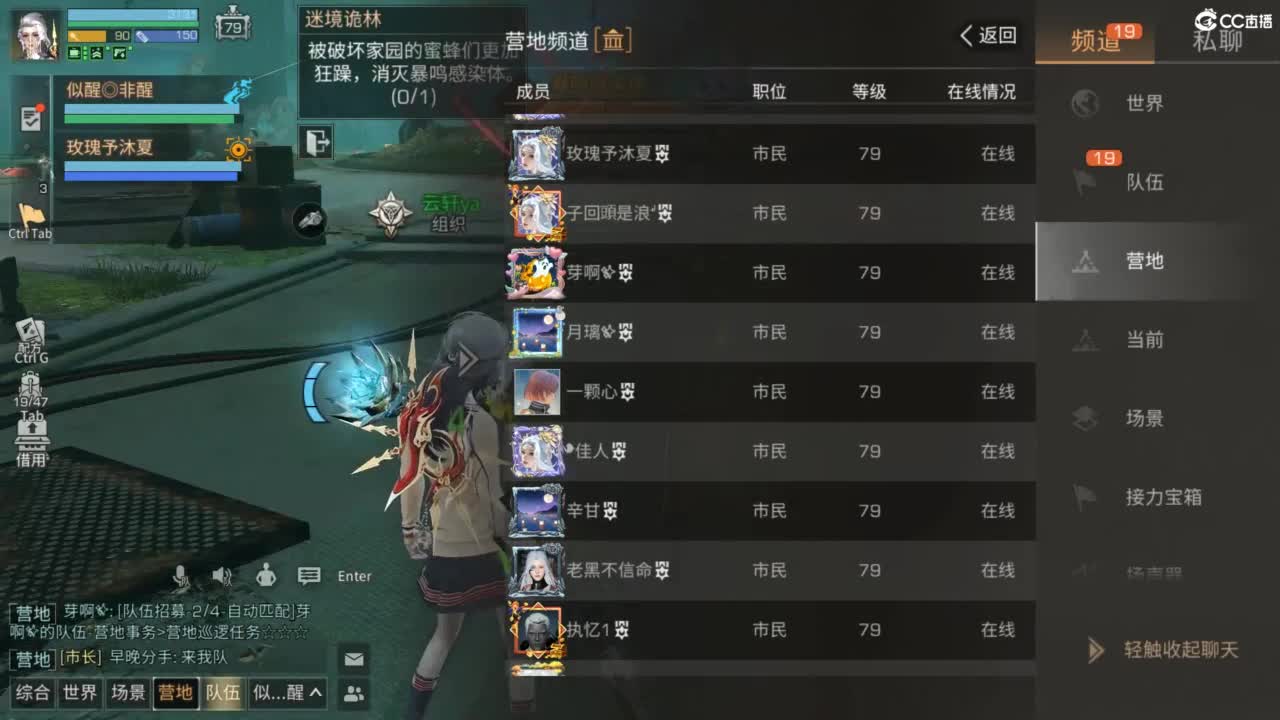Click the speaker volume icon near Enter

coord(222,575)
